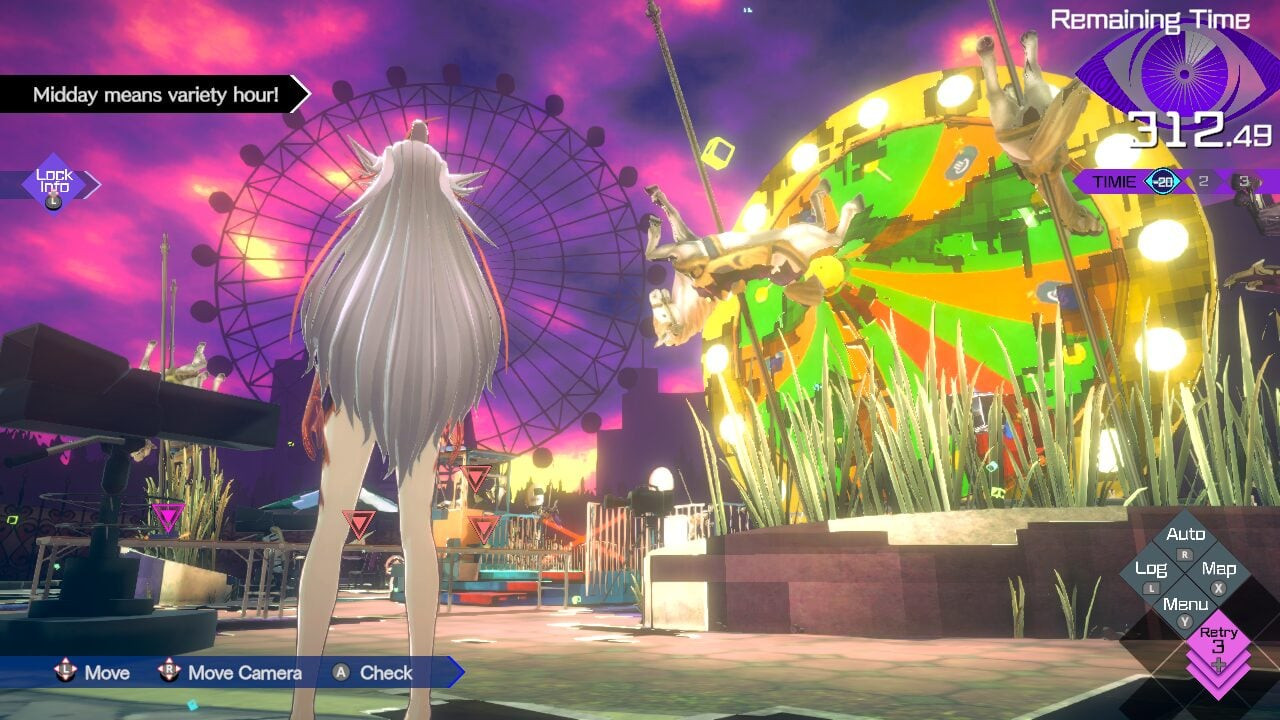Screen dimensions: 1280x720
Task: Click the R button icon on Auto
Action: [1185, 554]
